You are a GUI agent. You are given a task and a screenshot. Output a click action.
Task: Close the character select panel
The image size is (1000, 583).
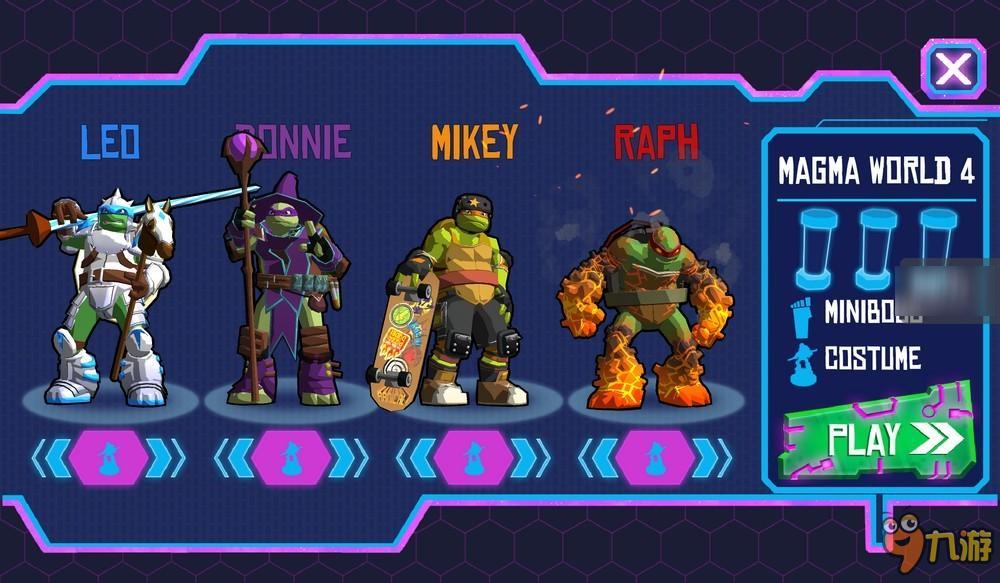[953, 69]
